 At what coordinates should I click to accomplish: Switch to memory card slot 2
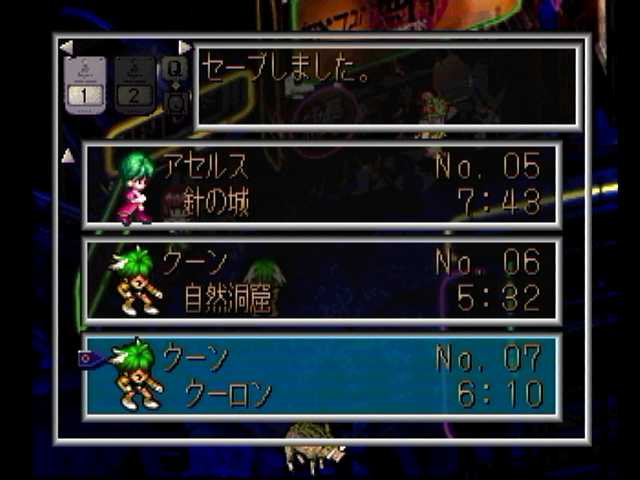tap(134, 83)
